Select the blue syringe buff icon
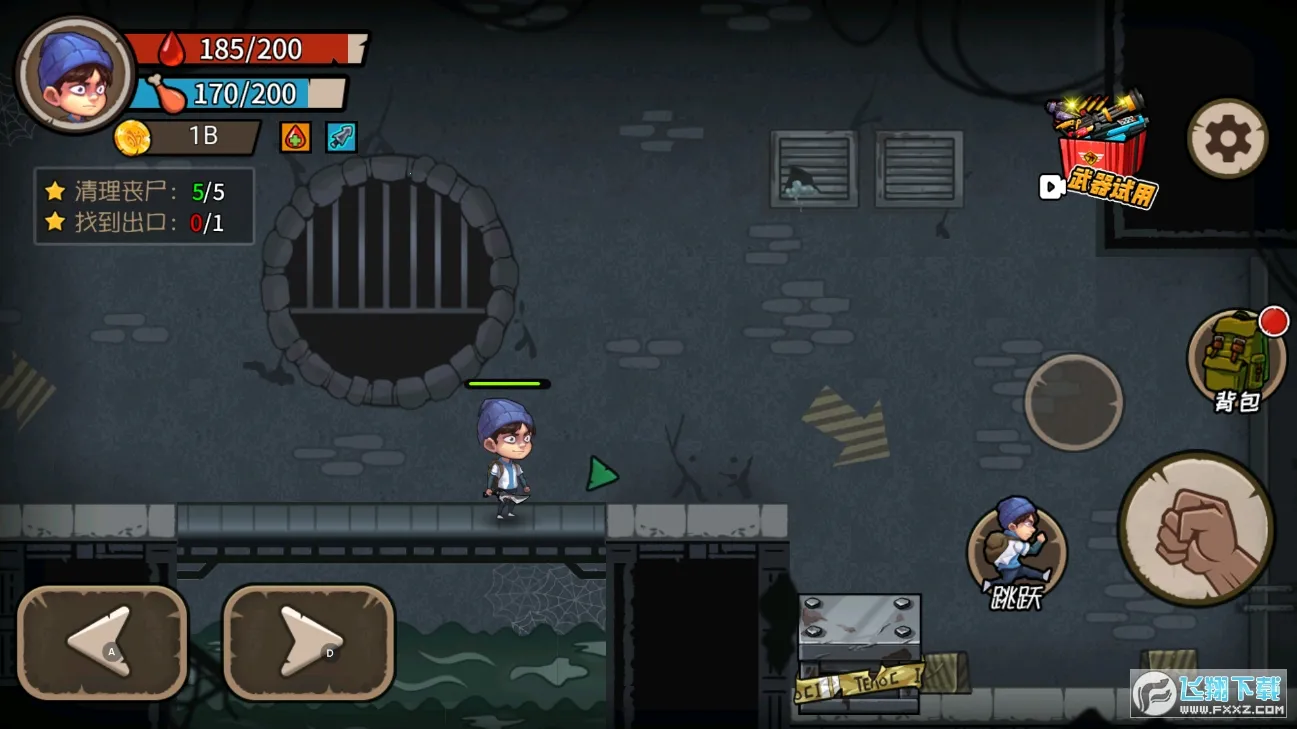This screenshot has height=729, width=1297. click(341, 137)
